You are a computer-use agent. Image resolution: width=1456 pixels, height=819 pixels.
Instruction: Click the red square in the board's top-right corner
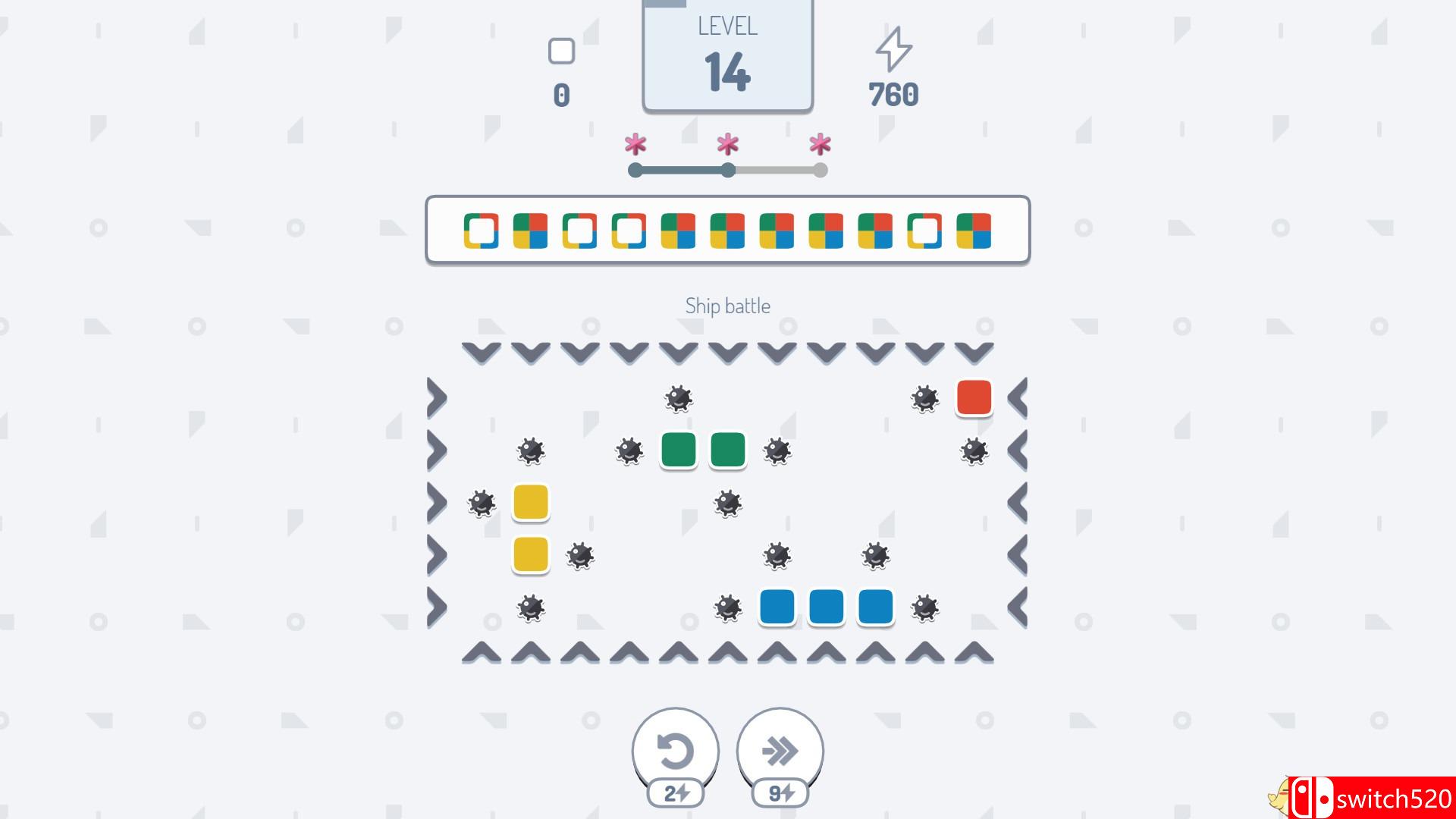click(974, 397)
